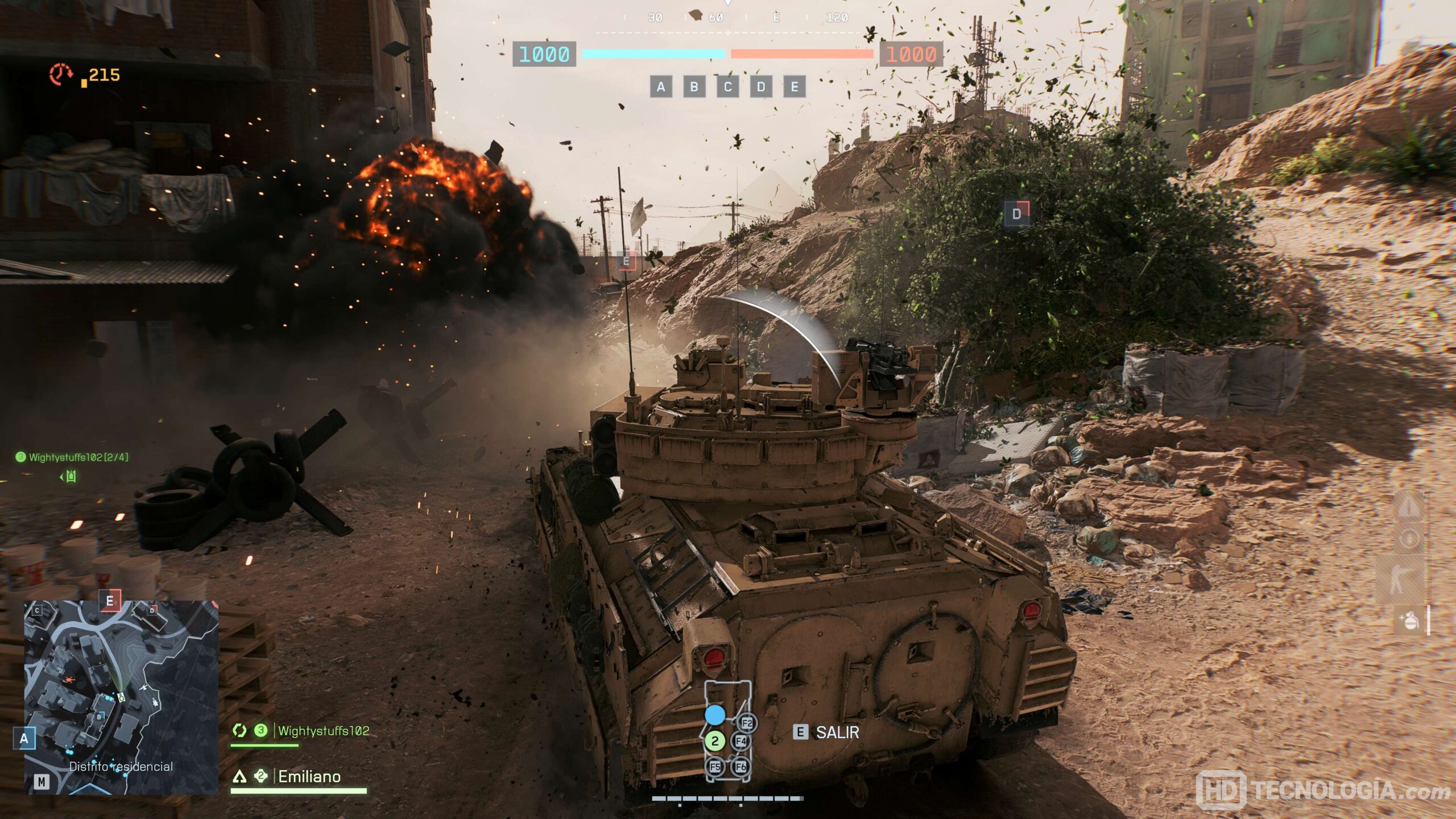Select the aiming soldier weapon slot
This screenshot has width=1456, height=819.
1401,579
